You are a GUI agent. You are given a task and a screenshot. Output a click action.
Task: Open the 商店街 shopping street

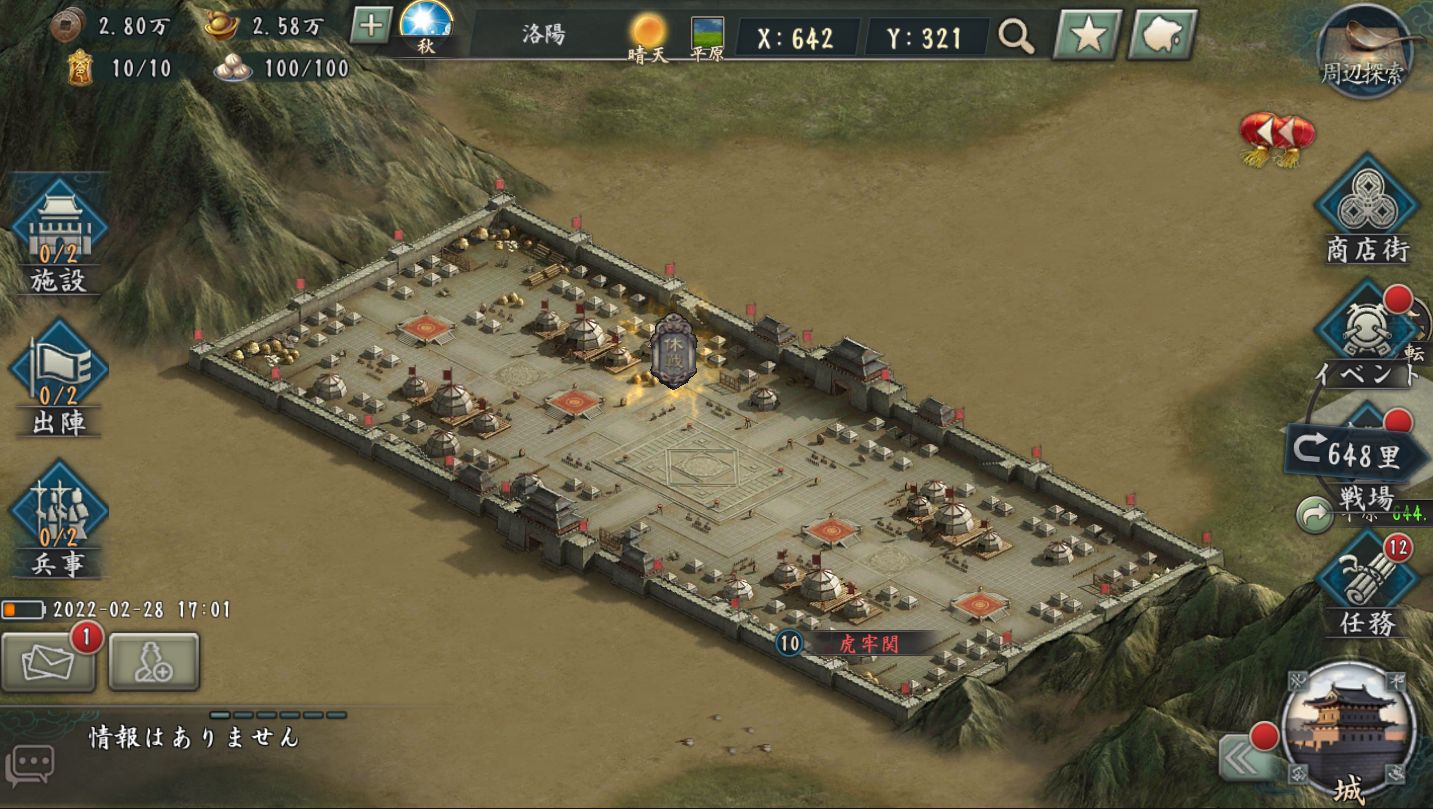[1367, 210]
